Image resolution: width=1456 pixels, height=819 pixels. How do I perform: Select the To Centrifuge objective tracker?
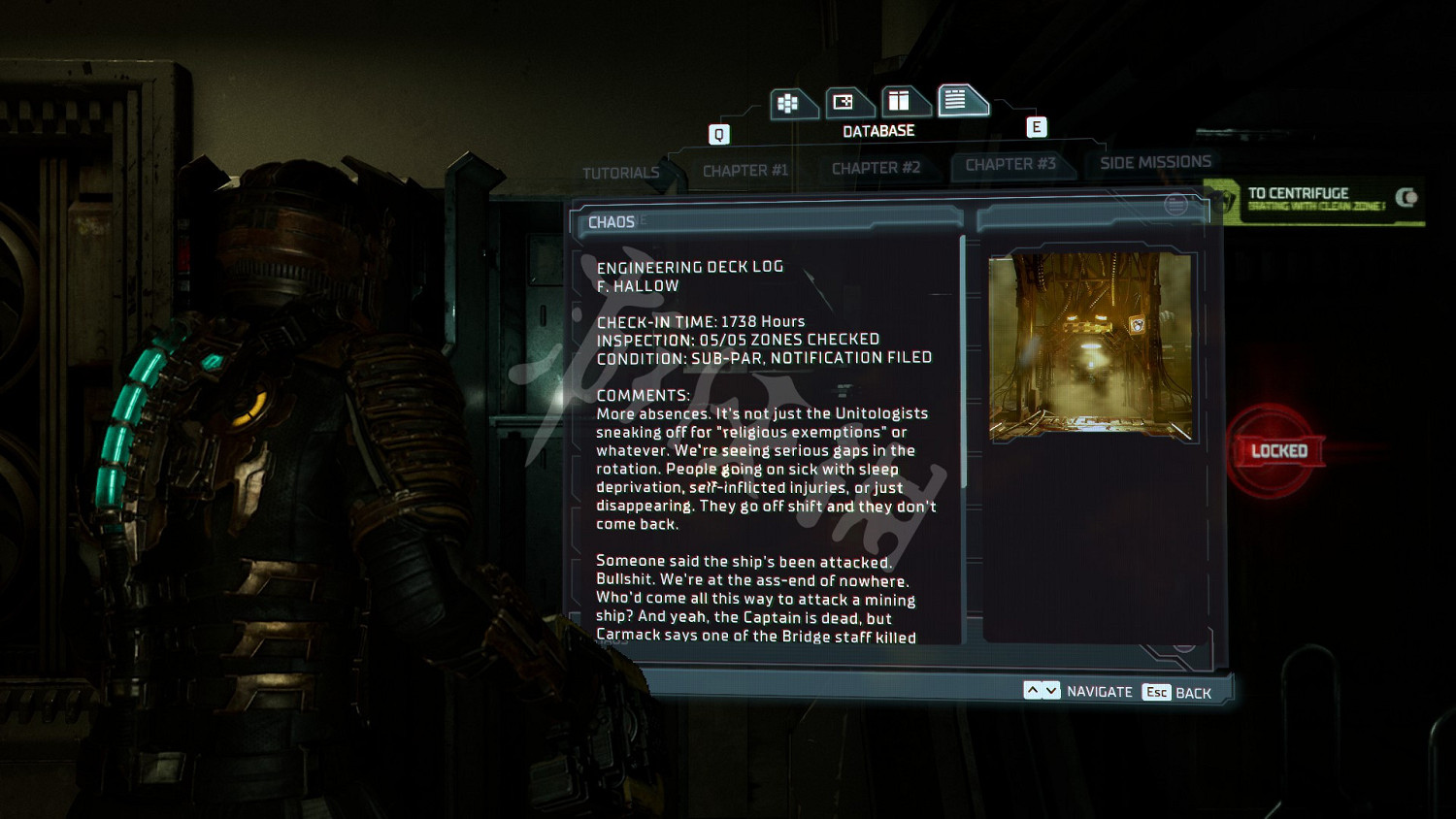click(1315, 201)
